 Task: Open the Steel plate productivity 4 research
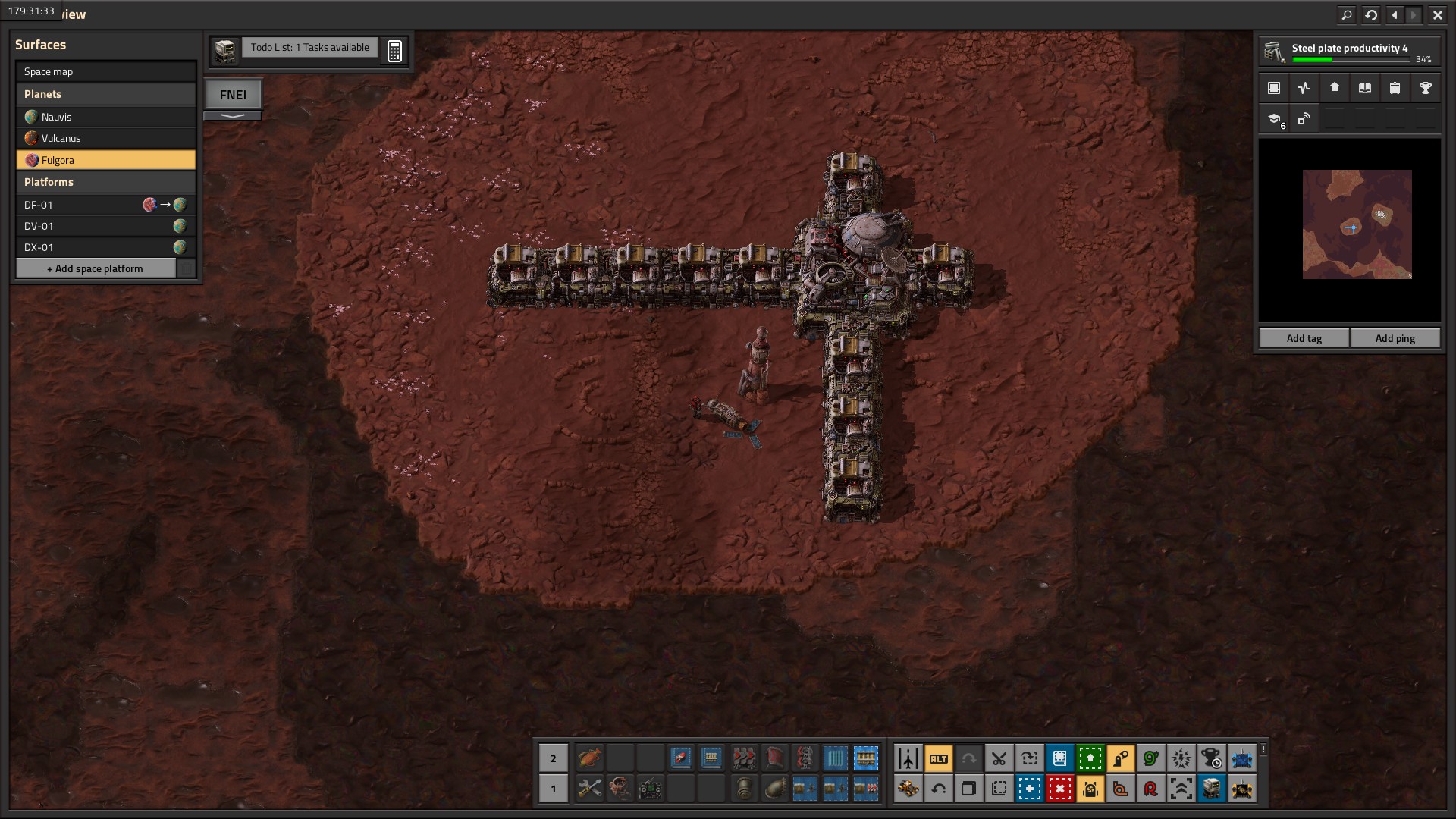[1349, 52]
